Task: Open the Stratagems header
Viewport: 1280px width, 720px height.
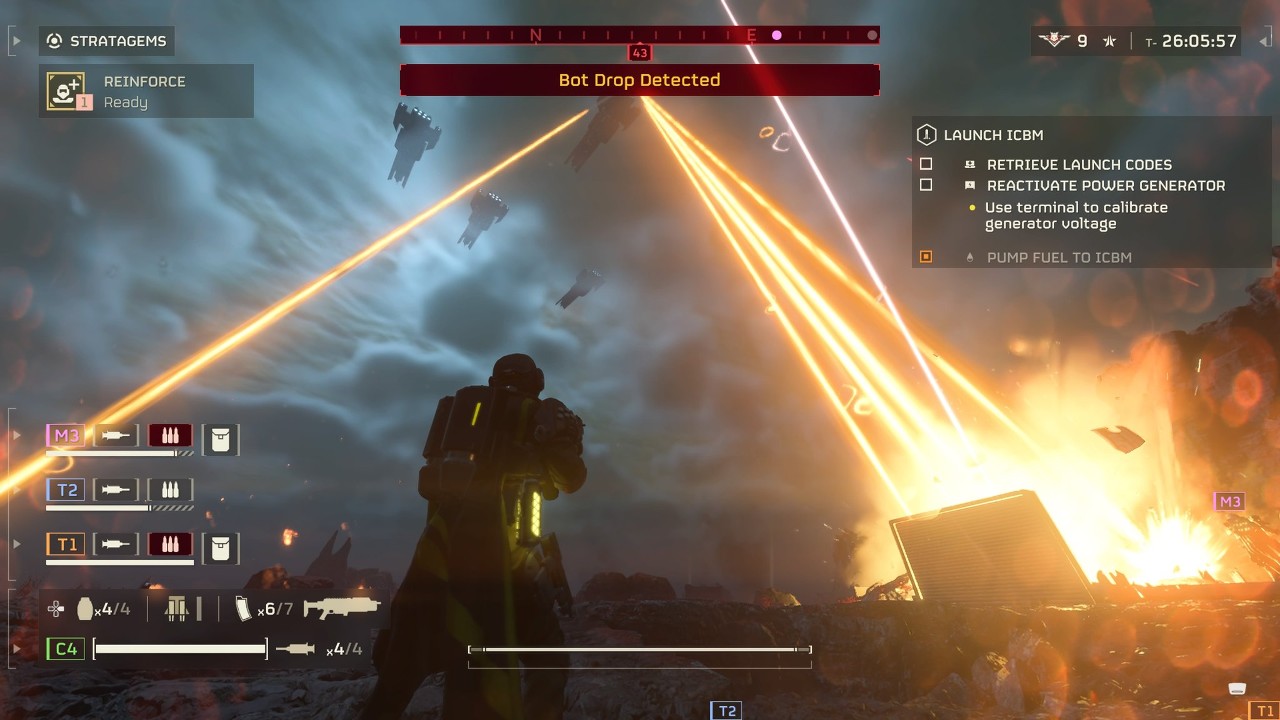Action: point(107,41)
